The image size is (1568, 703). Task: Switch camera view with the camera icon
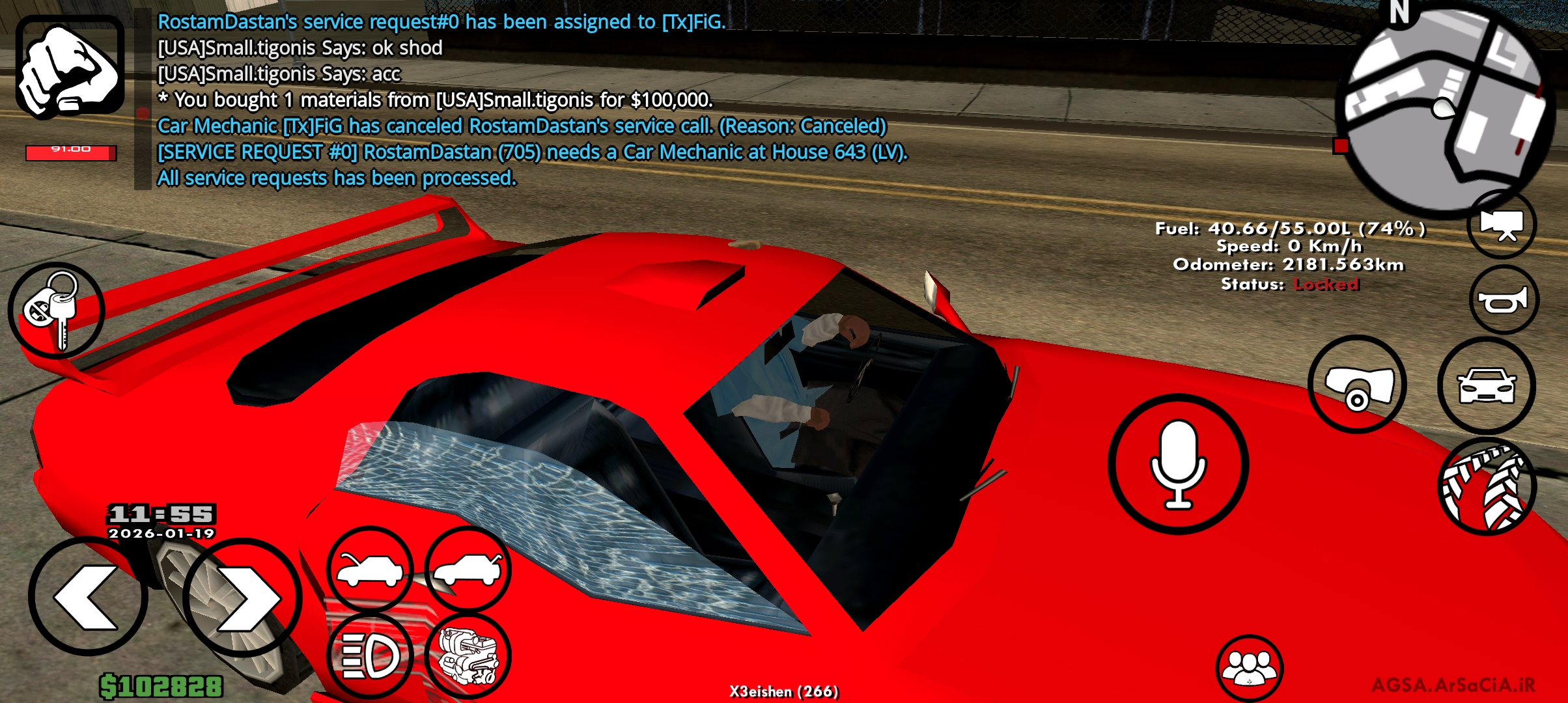click(1501, 223)
